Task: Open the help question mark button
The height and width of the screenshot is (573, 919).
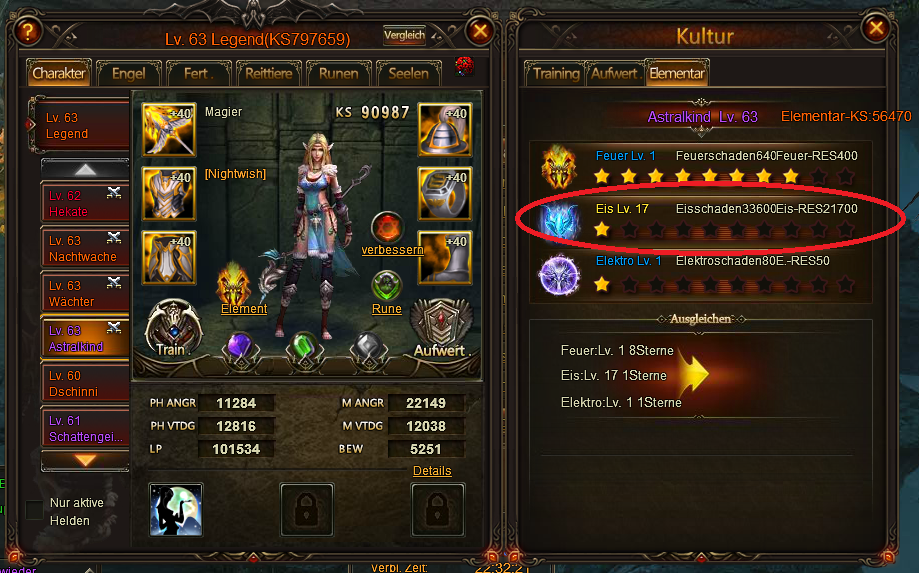Action: pos(28,31)
